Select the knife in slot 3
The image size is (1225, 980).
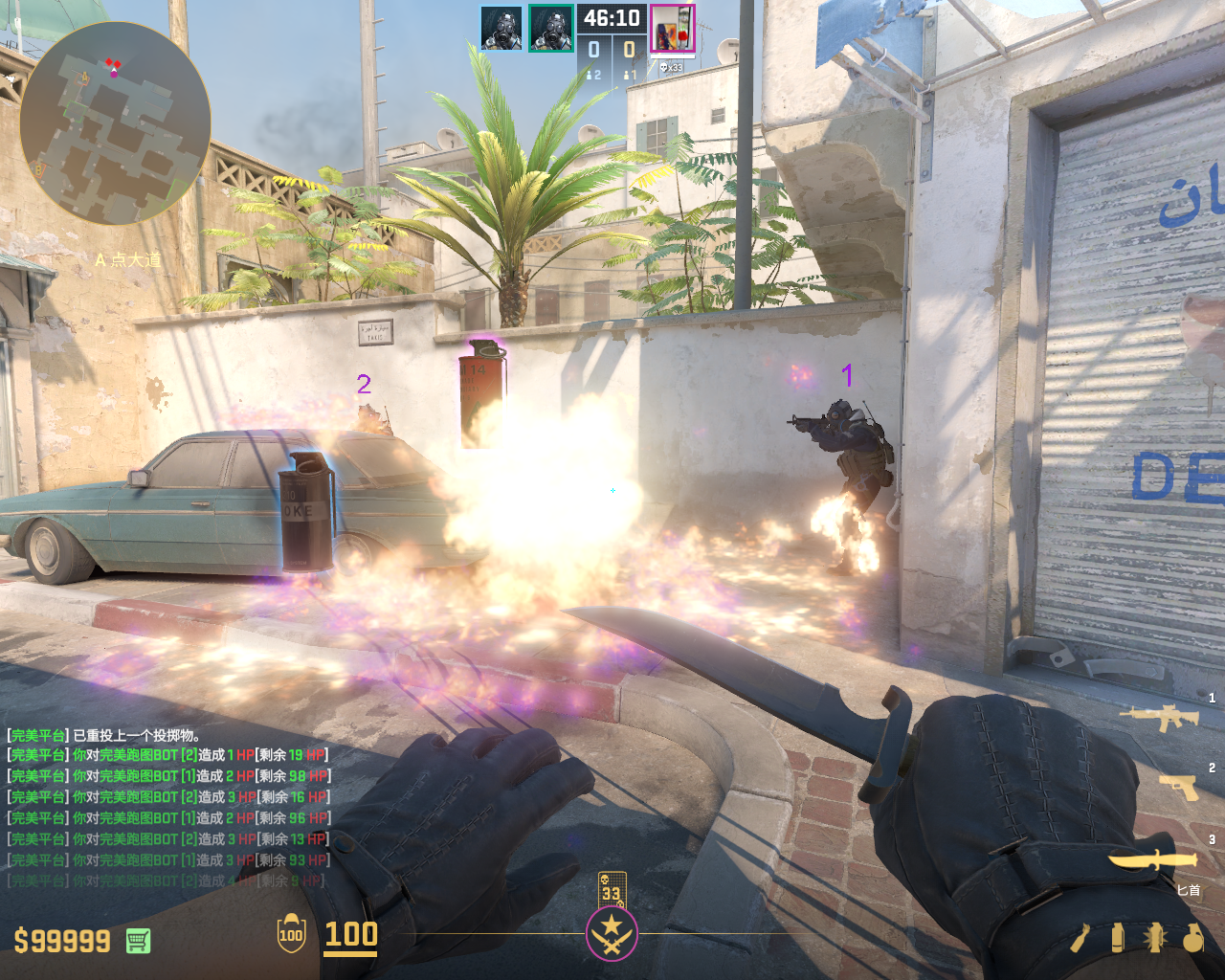click(x=1153, y=858)
